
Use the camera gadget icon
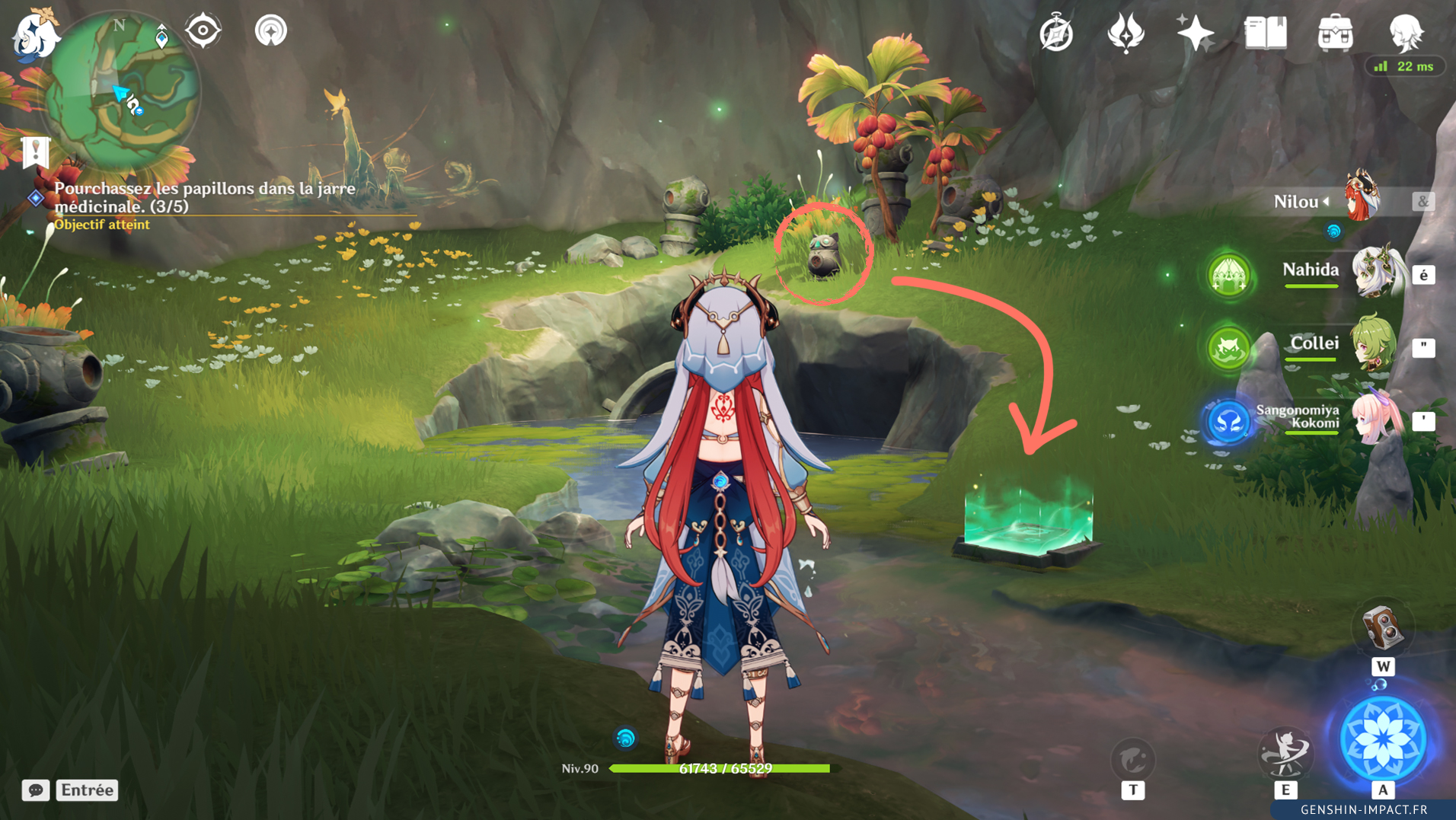pyautogui.click(x=1382, y=628)
